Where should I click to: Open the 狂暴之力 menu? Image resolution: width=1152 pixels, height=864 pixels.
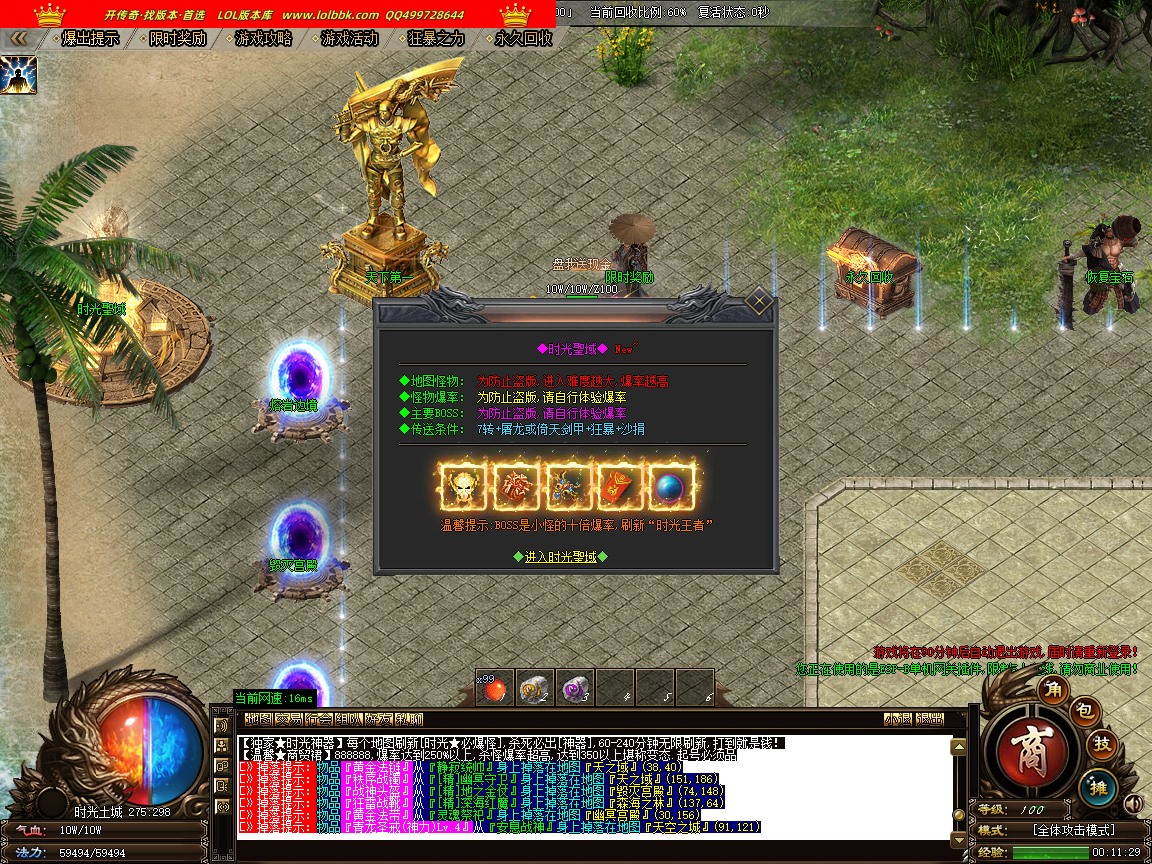point(437,38)
